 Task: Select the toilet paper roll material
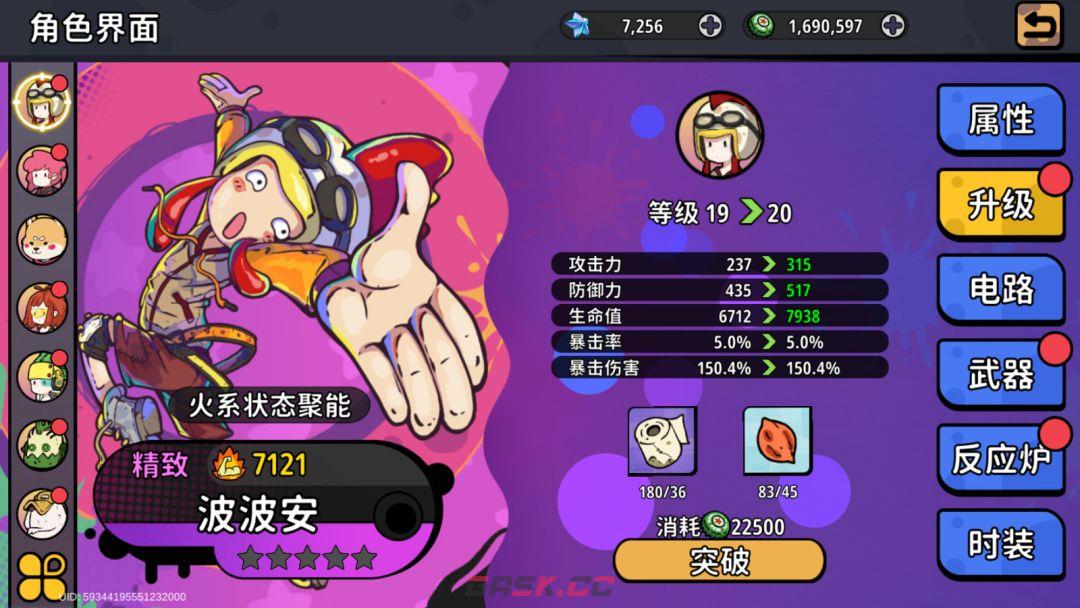click(x=662, y=441)
